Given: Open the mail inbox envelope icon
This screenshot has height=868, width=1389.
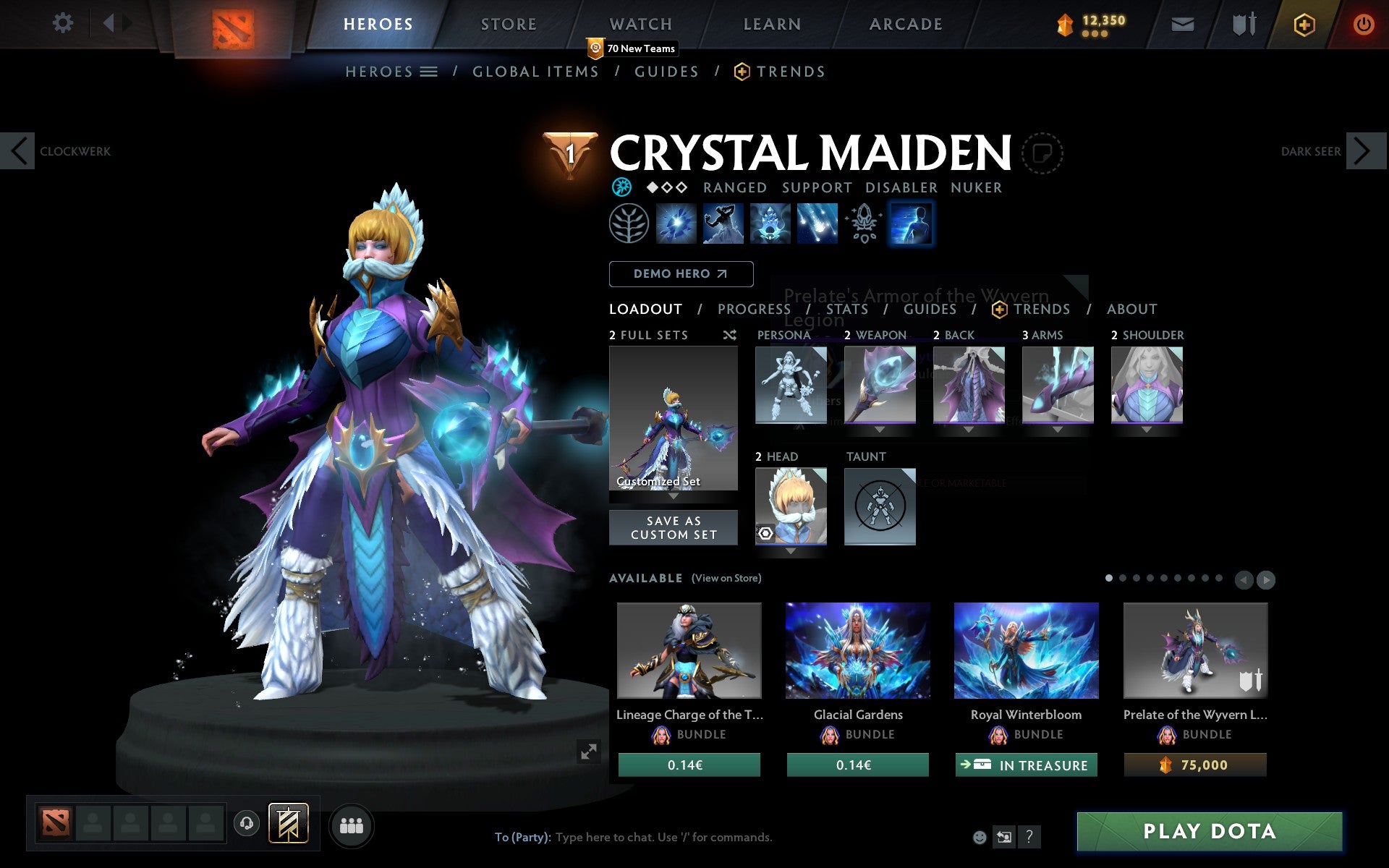Looking at the screenshot, I should tap(1182, 23).
